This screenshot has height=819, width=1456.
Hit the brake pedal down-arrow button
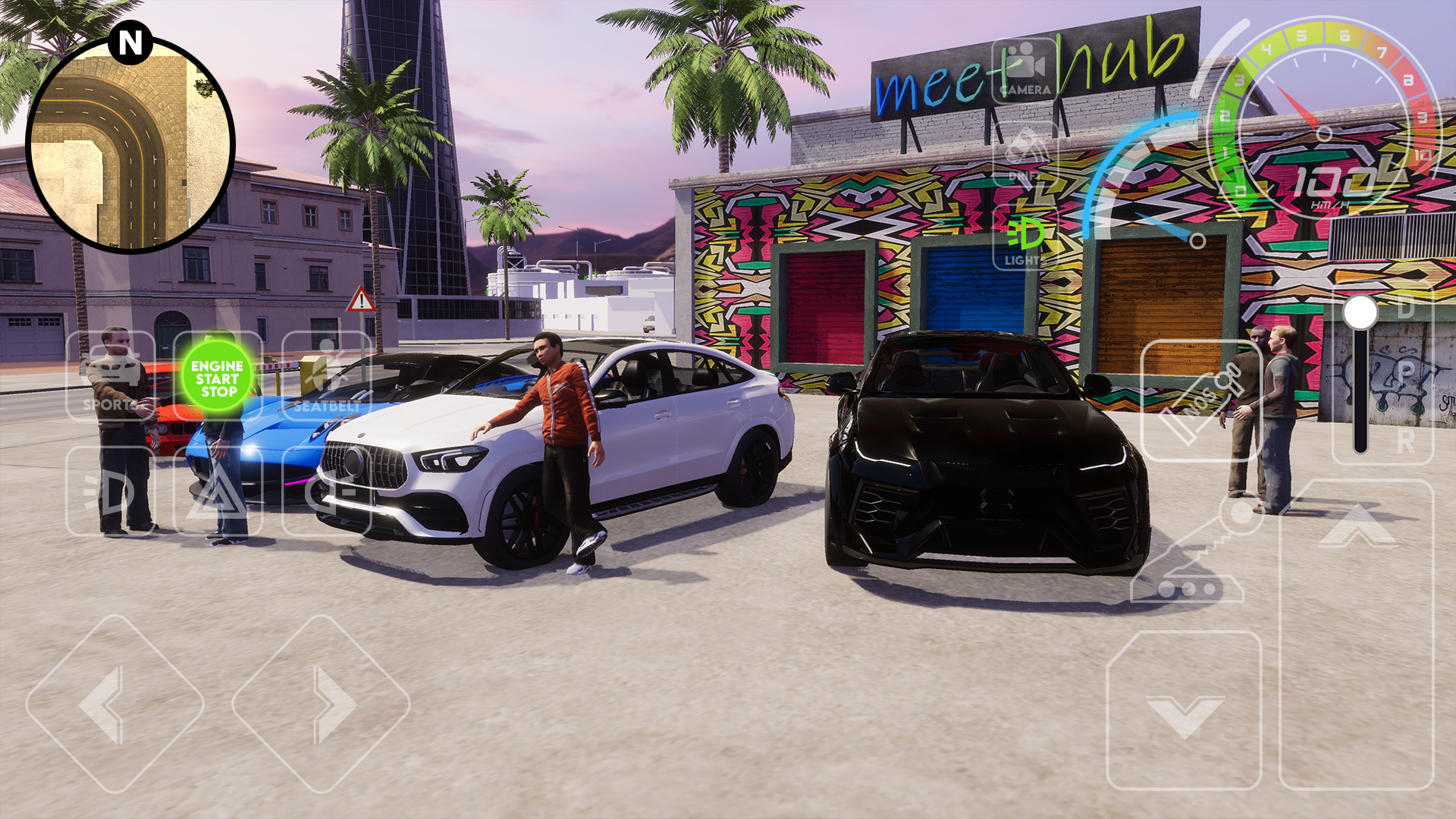[x=1184, y=710]
